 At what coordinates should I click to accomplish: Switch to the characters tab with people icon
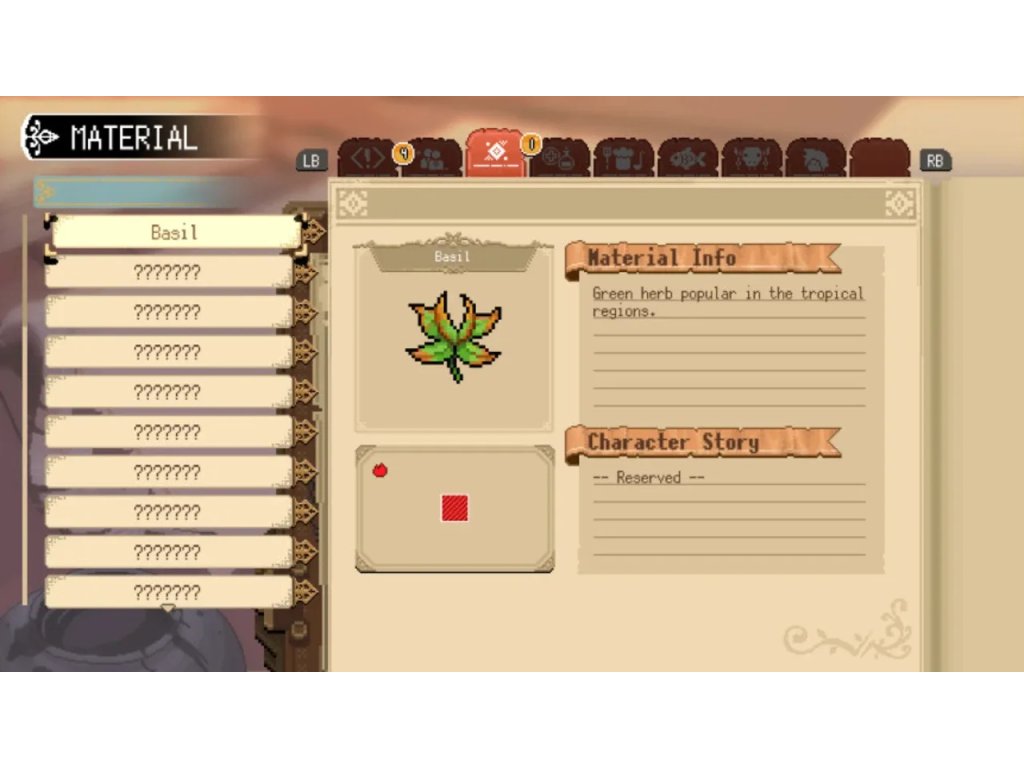pos(433,160)
